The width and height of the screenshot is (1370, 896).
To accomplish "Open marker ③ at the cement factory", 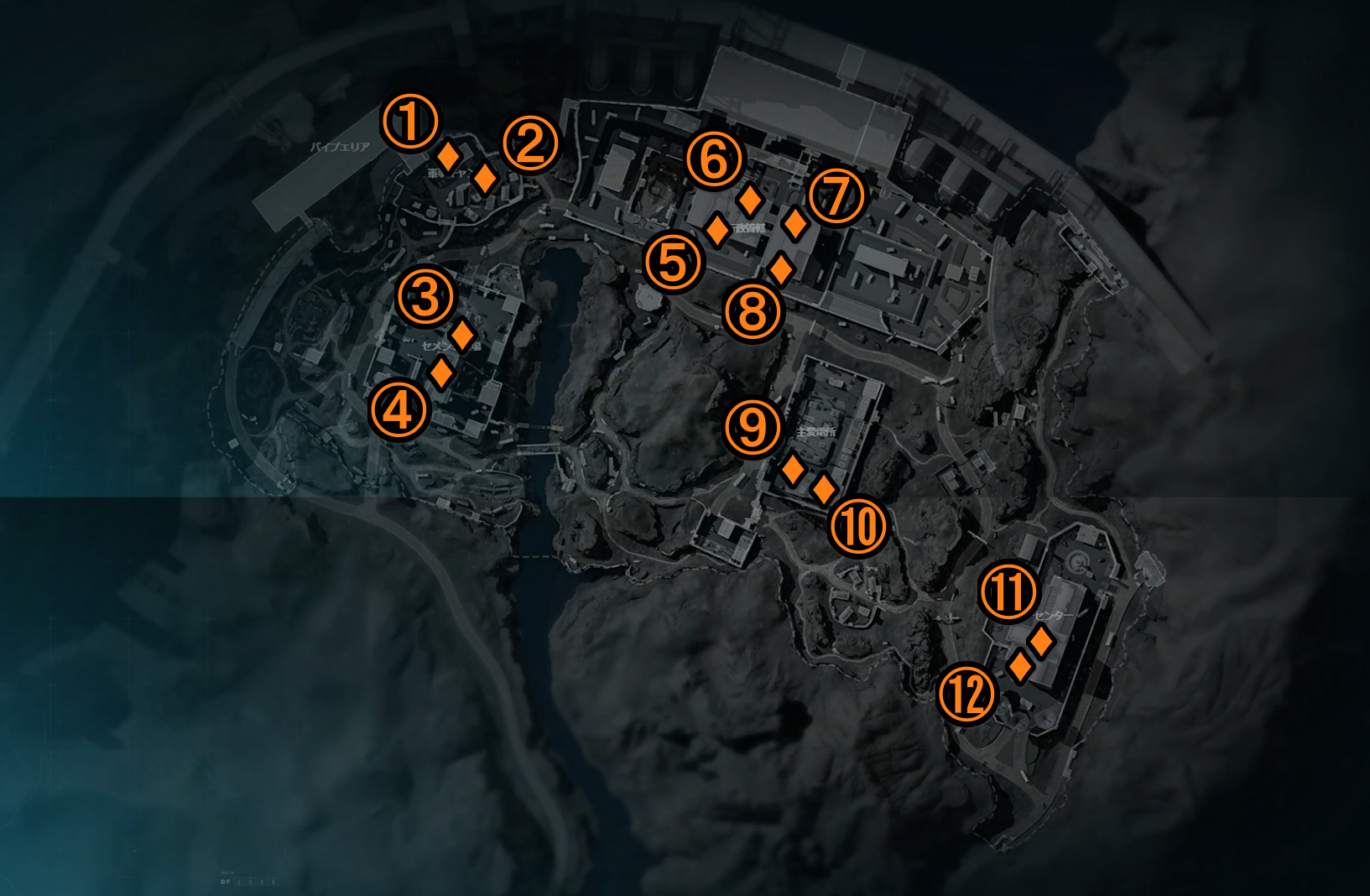I will [x=426, y=297].
